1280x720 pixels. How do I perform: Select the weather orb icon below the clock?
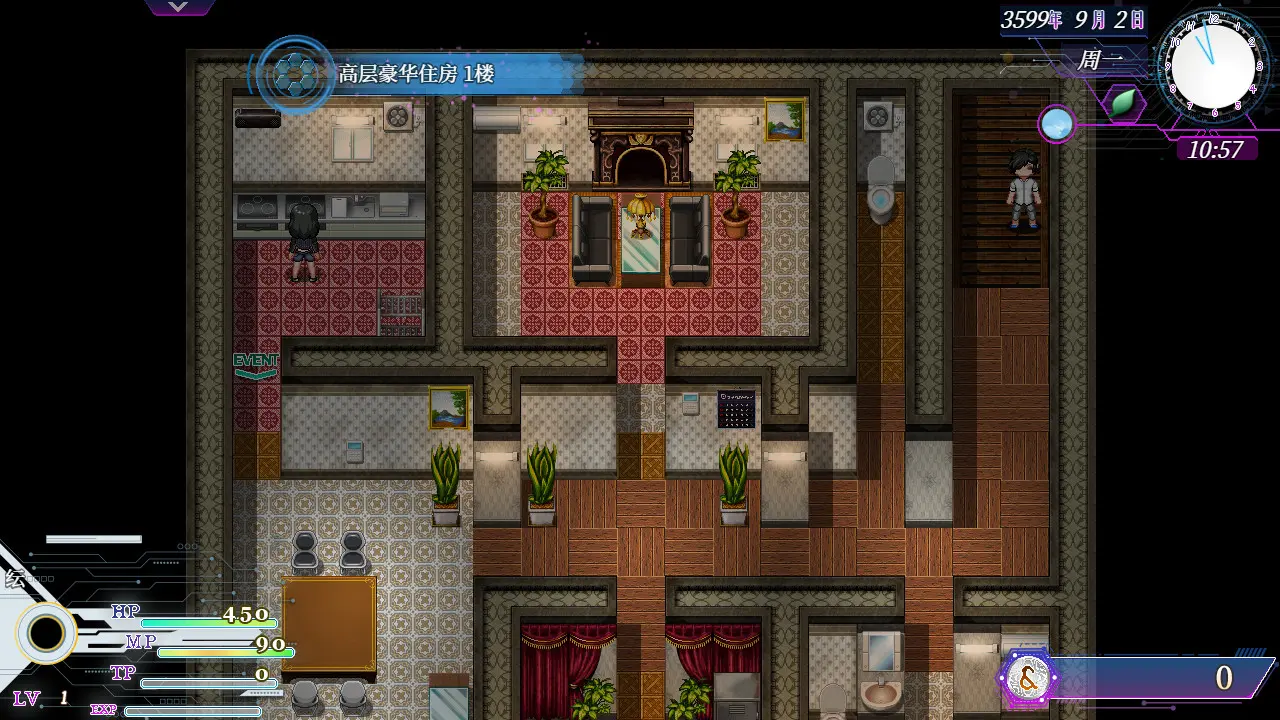(1056, 124)
